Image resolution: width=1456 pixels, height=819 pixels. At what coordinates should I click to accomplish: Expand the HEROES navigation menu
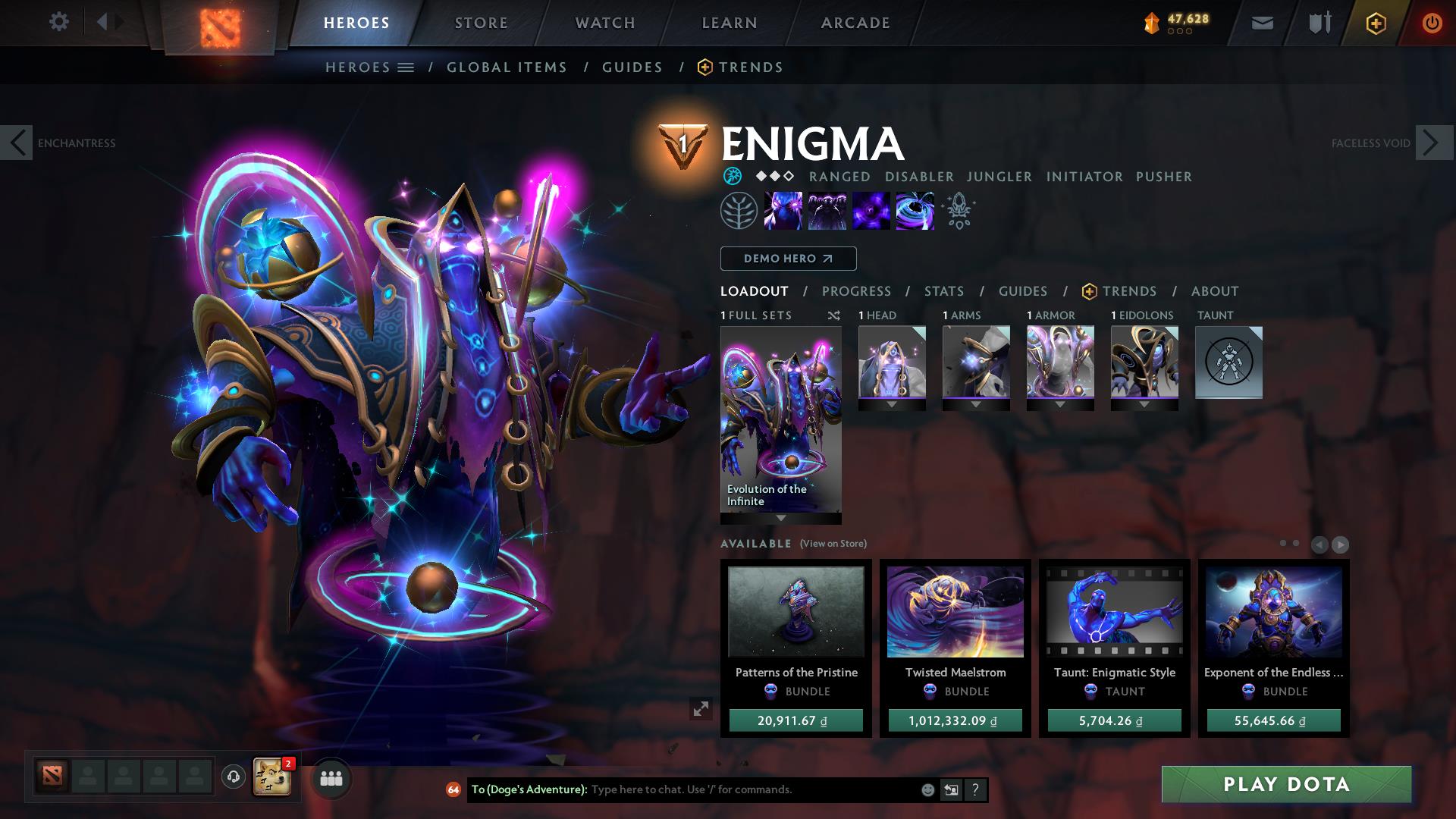click(x=407, y=67)
